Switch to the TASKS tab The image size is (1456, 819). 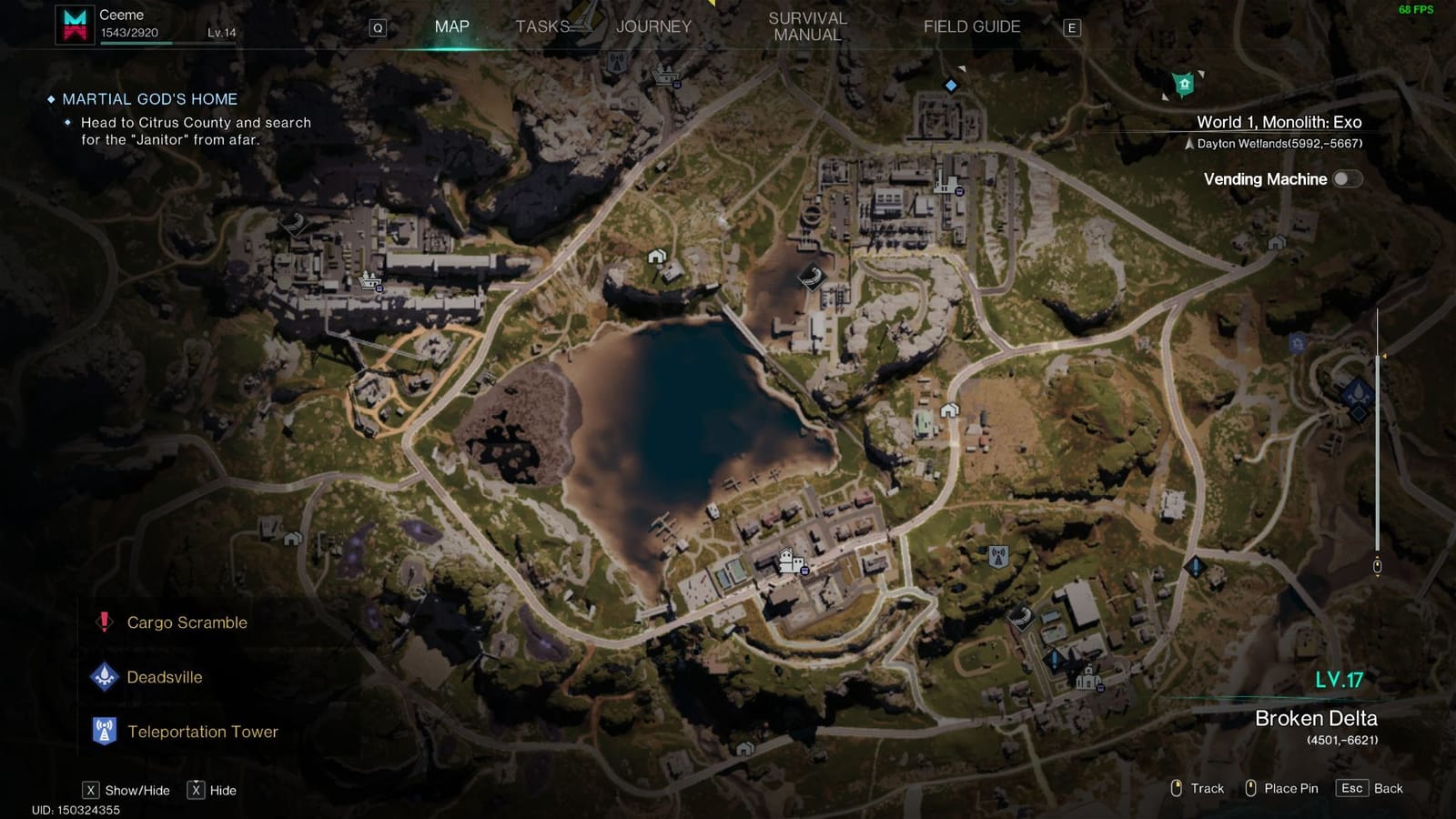pos(543,26)
